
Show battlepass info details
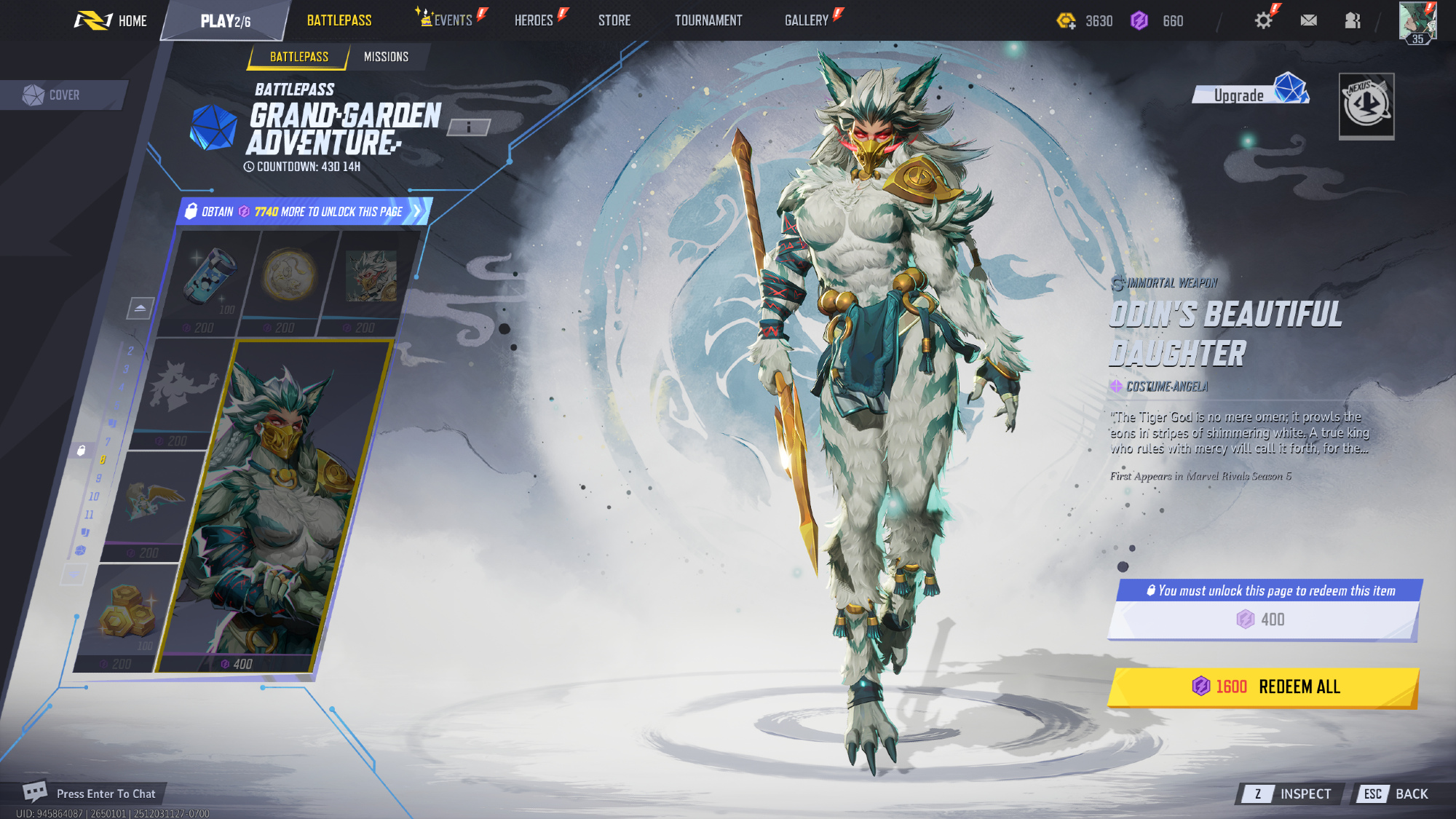(468, 127)
